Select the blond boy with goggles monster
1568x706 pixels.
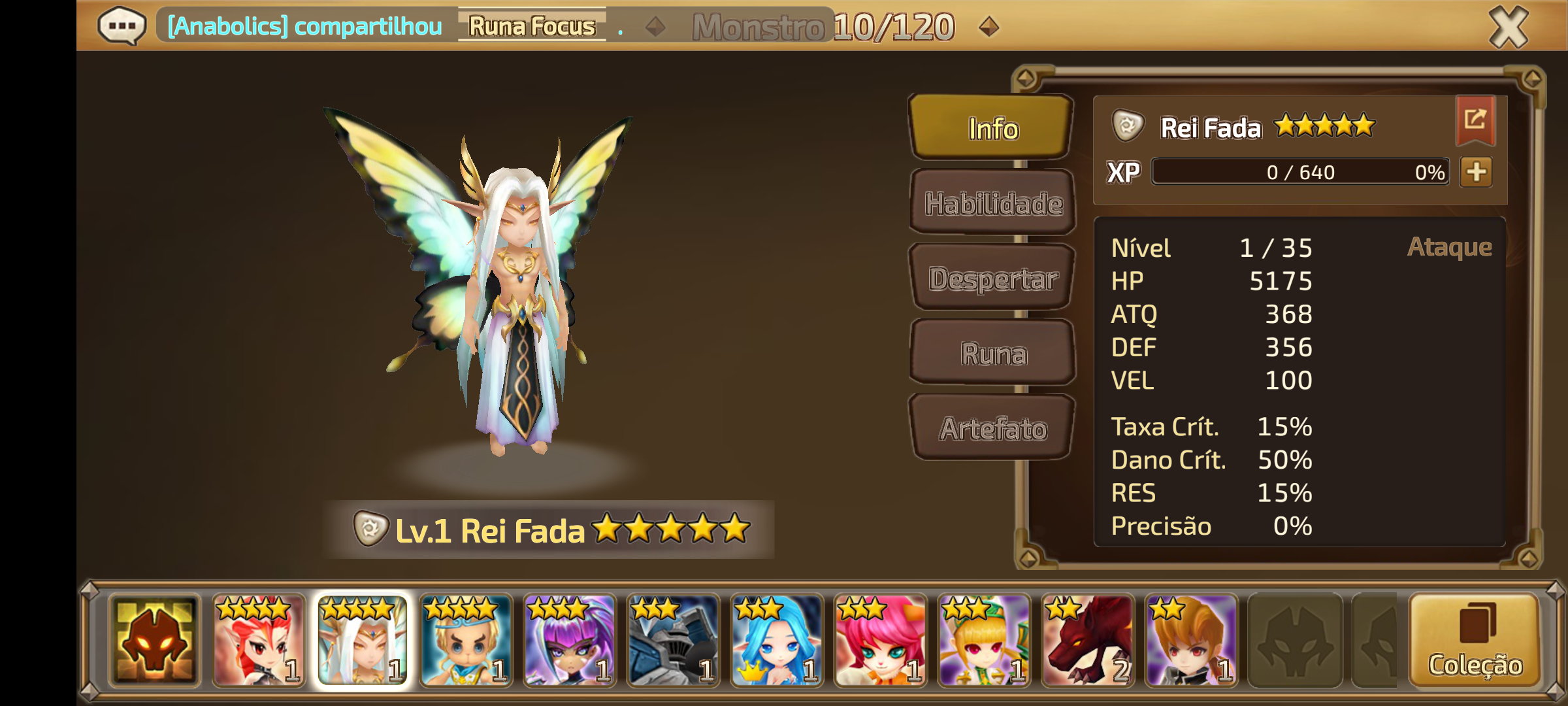click(466, 641)
